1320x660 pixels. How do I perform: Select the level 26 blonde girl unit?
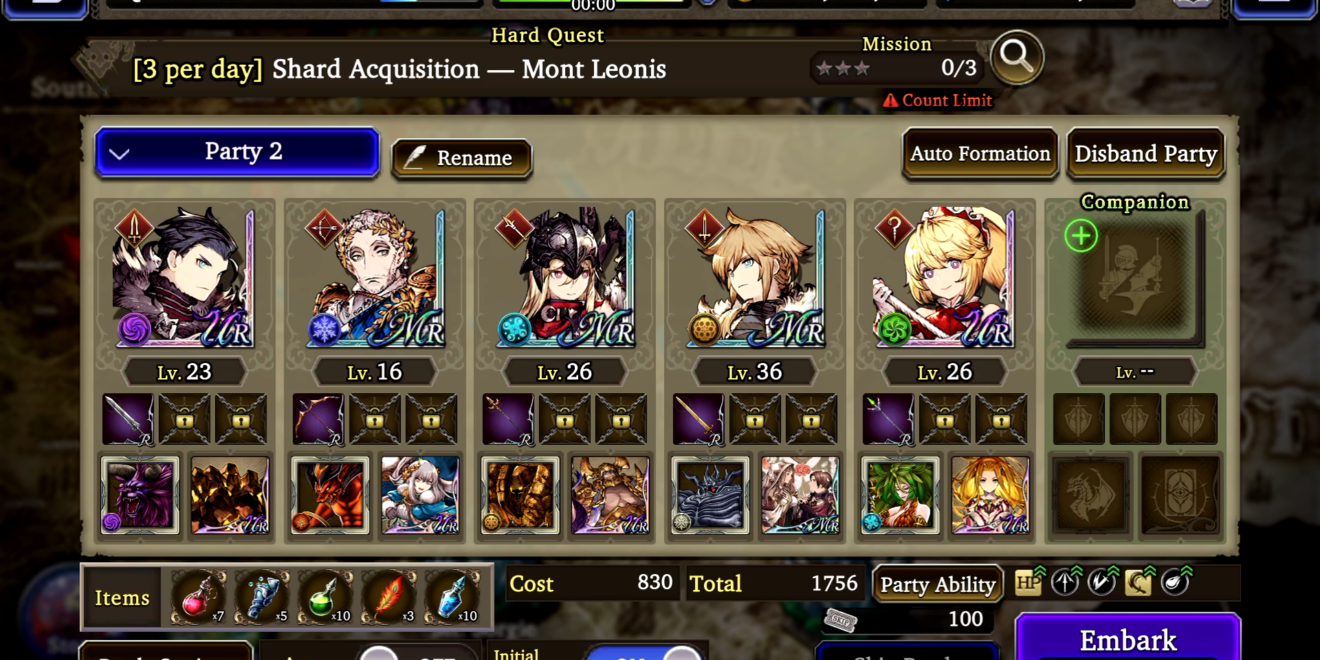(944, 277)
